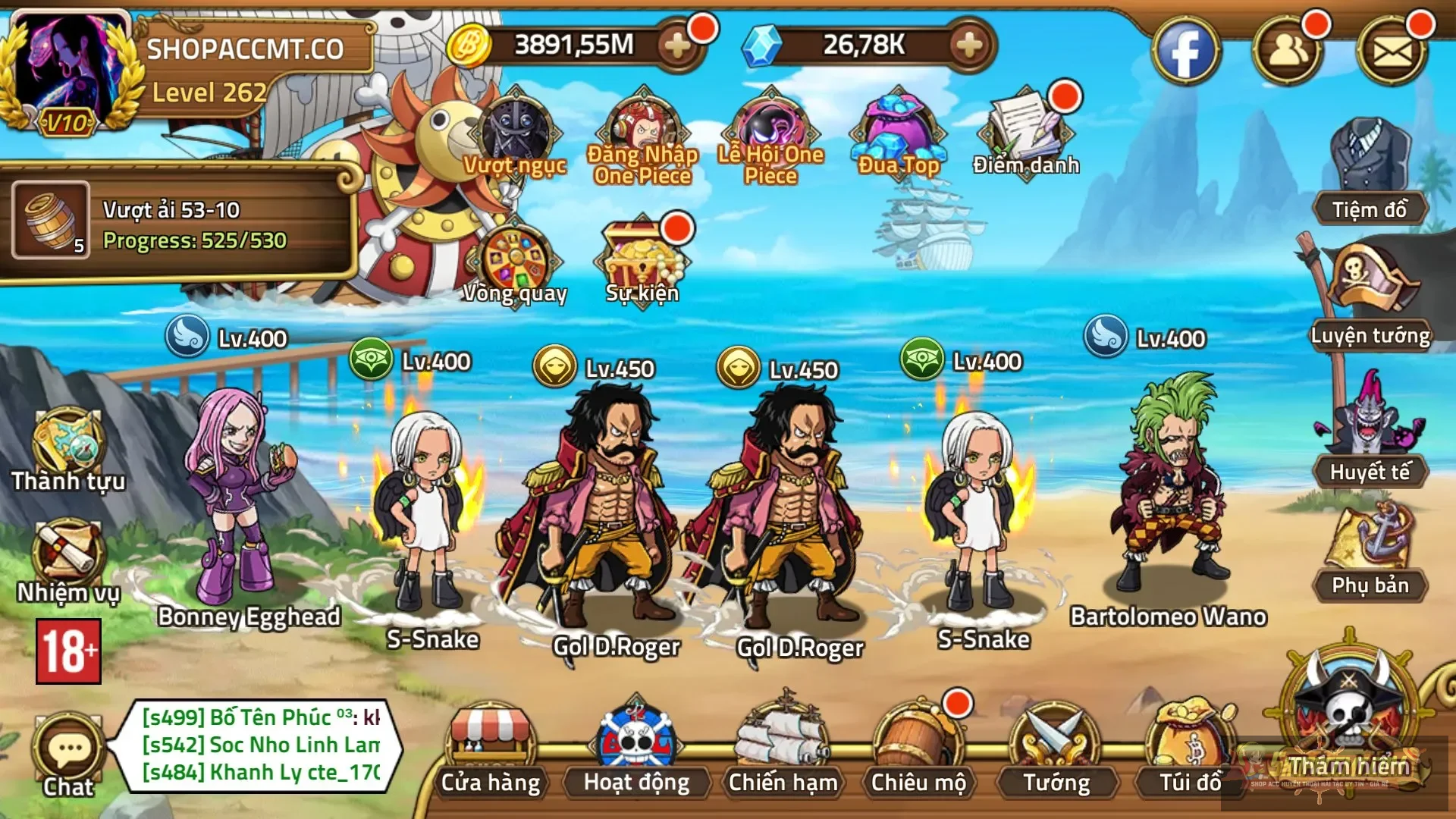This screenshot has height=819, width=1456.
Task: Open the mailbox envelope icon
Action: pyautogui.click(x=1392, y=52)
